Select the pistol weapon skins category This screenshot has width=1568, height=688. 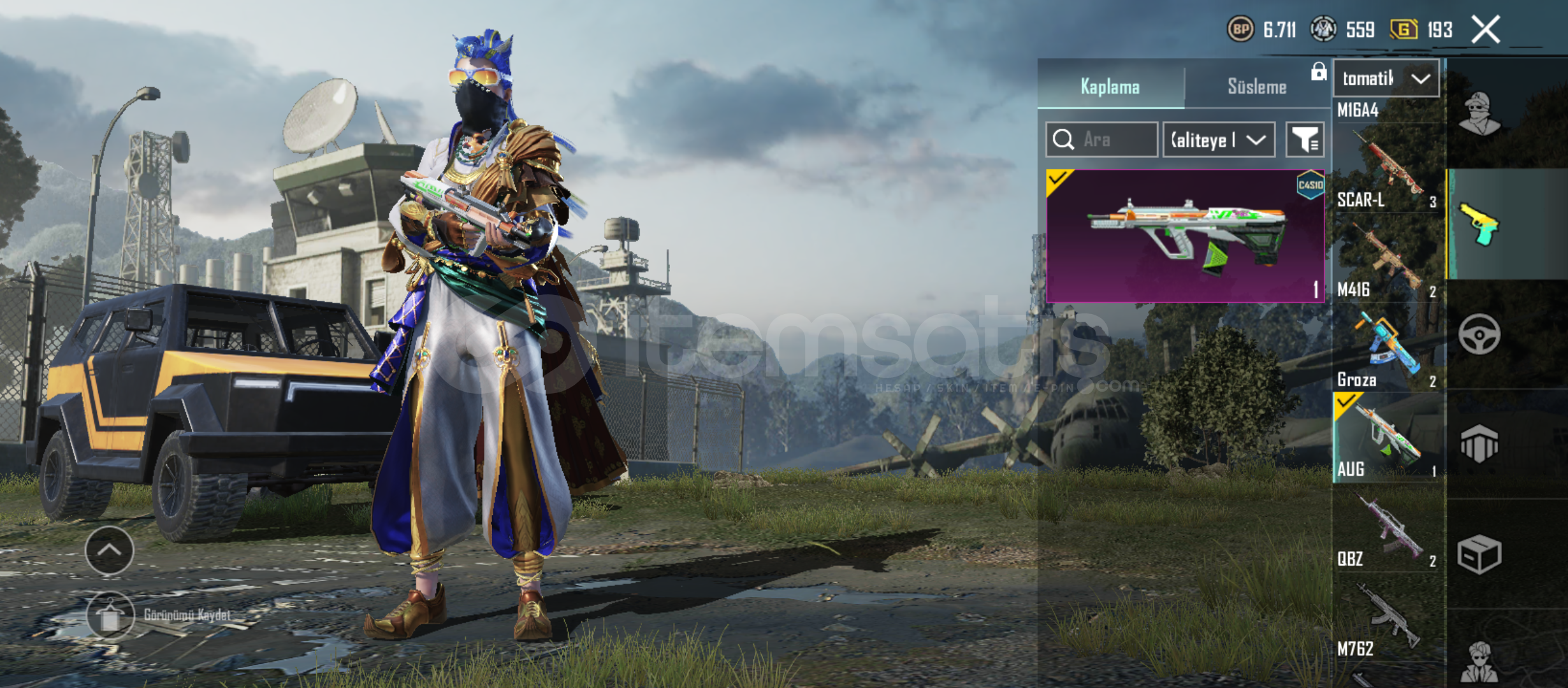(x=1479, y=224)
